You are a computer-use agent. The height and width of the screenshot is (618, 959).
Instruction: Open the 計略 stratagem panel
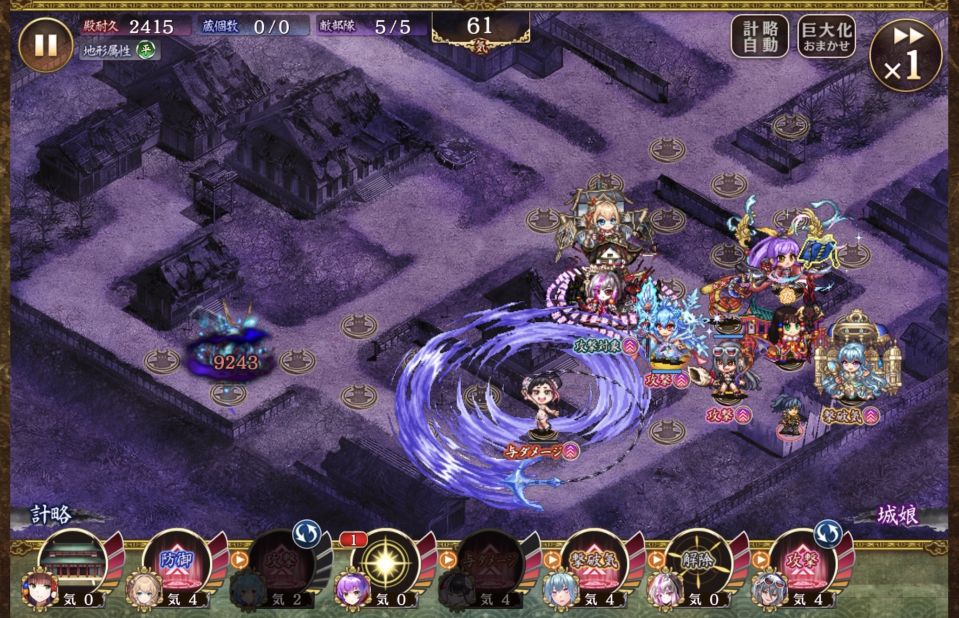[x=52, y=516]
